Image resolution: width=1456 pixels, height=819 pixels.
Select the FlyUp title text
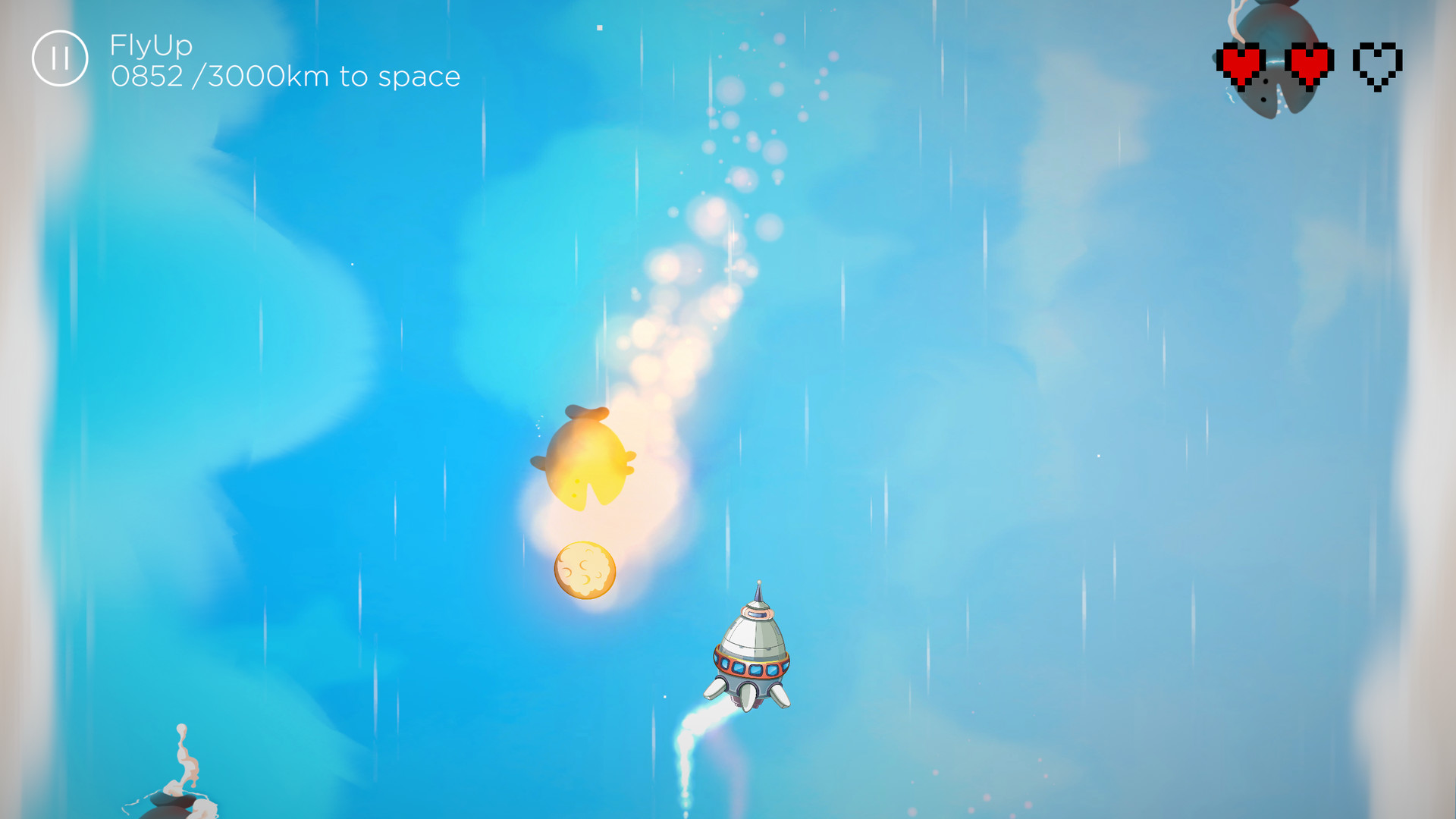click(150, 45)
